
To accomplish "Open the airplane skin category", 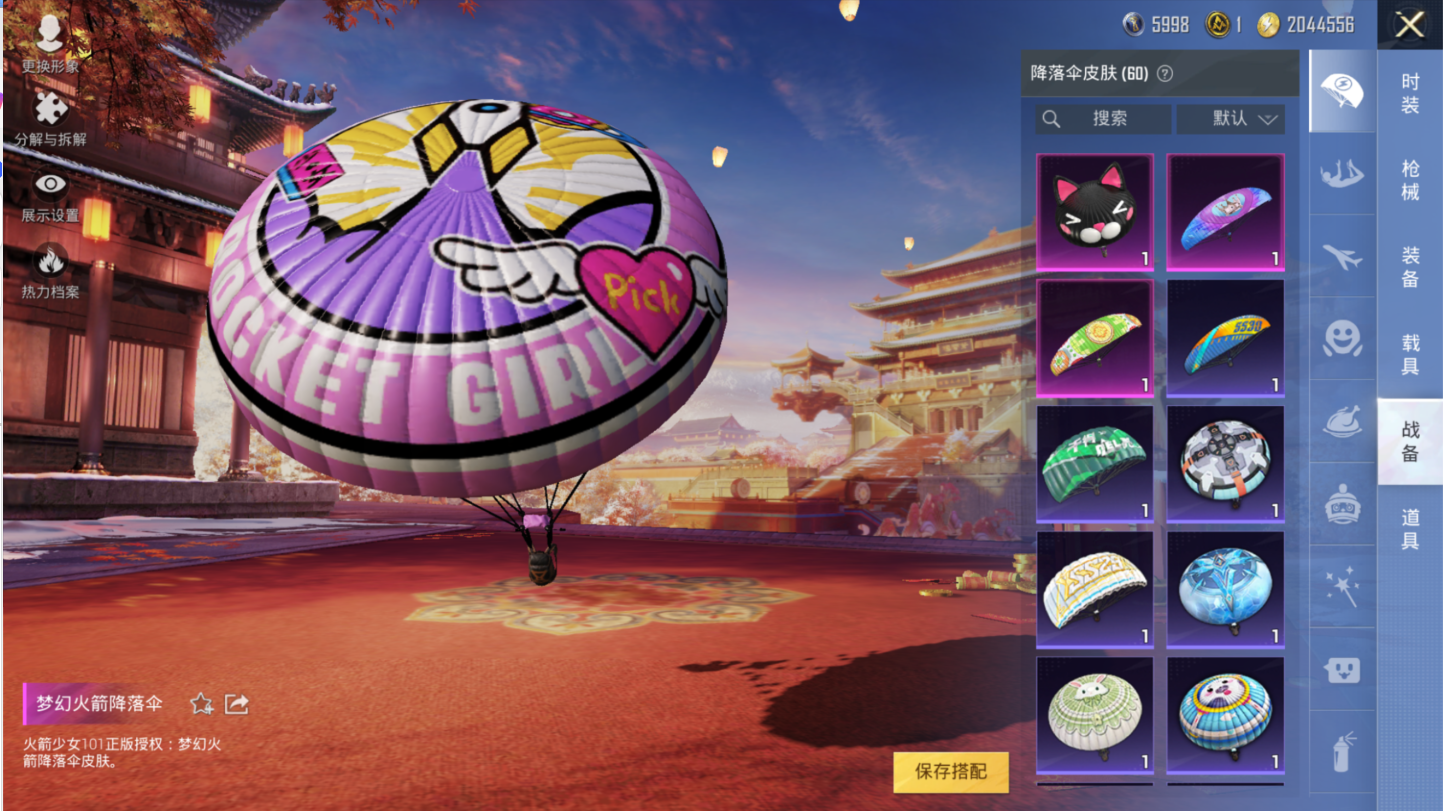I will 1342,256.
